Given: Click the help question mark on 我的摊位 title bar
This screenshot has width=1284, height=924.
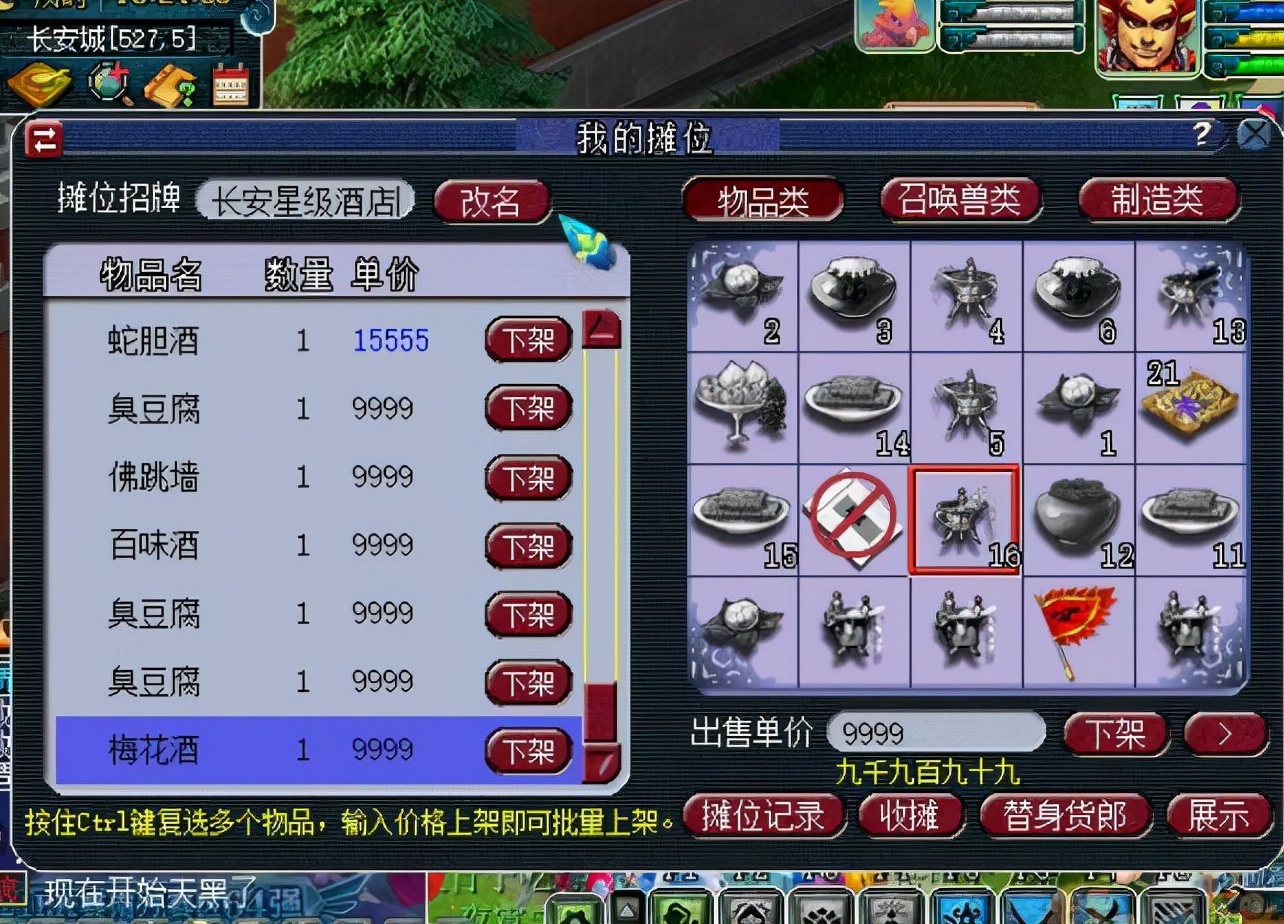Looking at the screenshot, I should [1202, 132].
